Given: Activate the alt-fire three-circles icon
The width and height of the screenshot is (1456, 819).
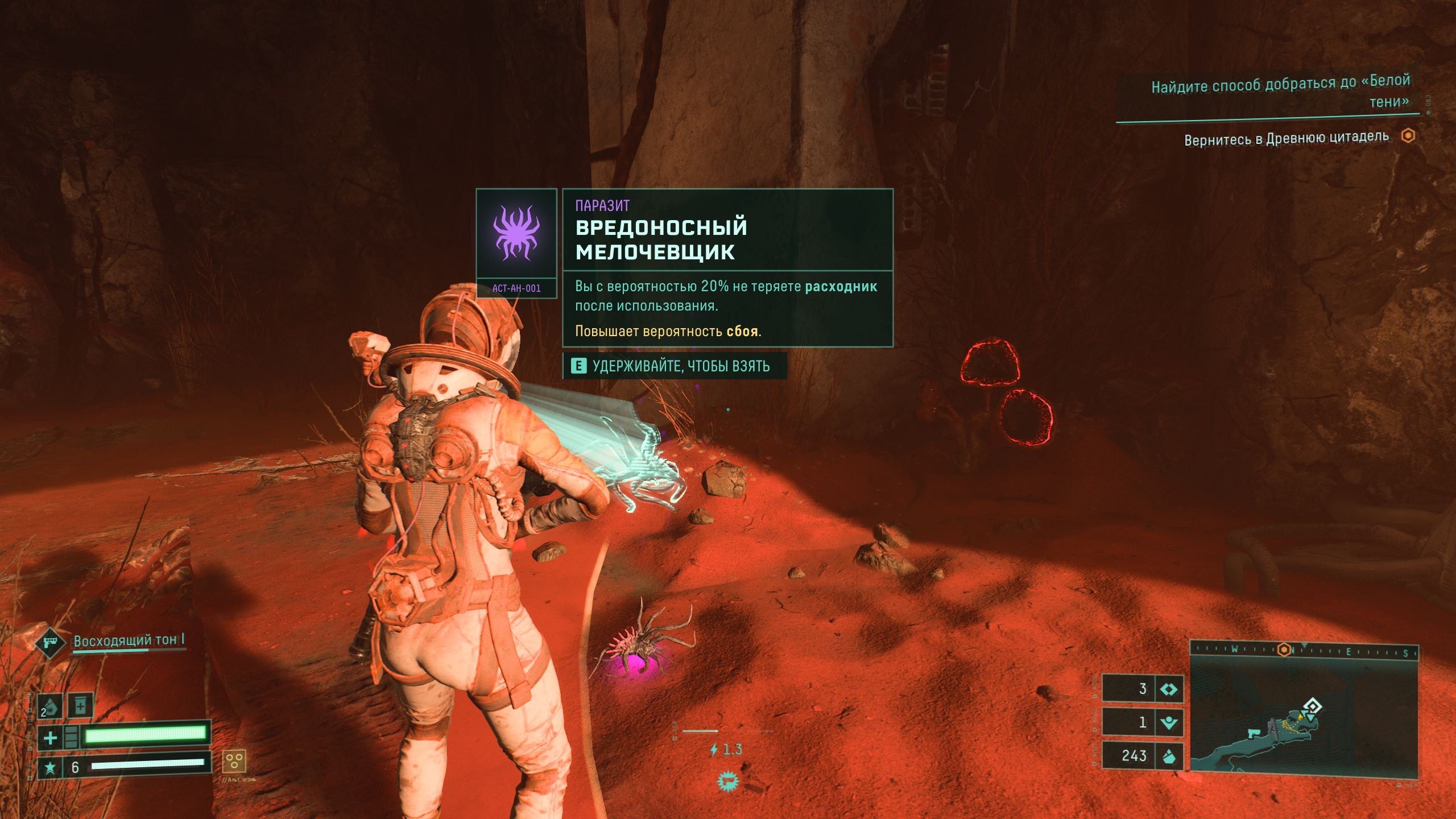Looking at the screenshot, I should tap(233, 760).
